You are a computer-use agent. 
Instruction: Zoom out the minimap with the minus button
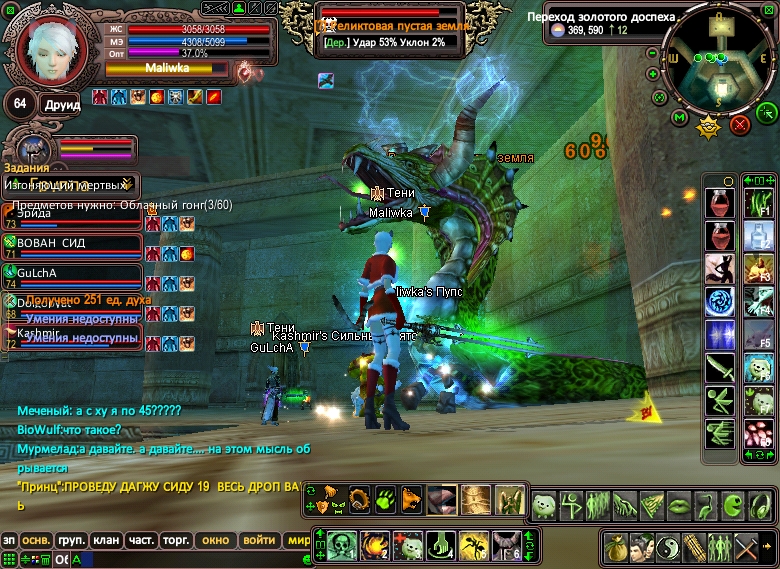pyautogui.click(x=652, y=53)
